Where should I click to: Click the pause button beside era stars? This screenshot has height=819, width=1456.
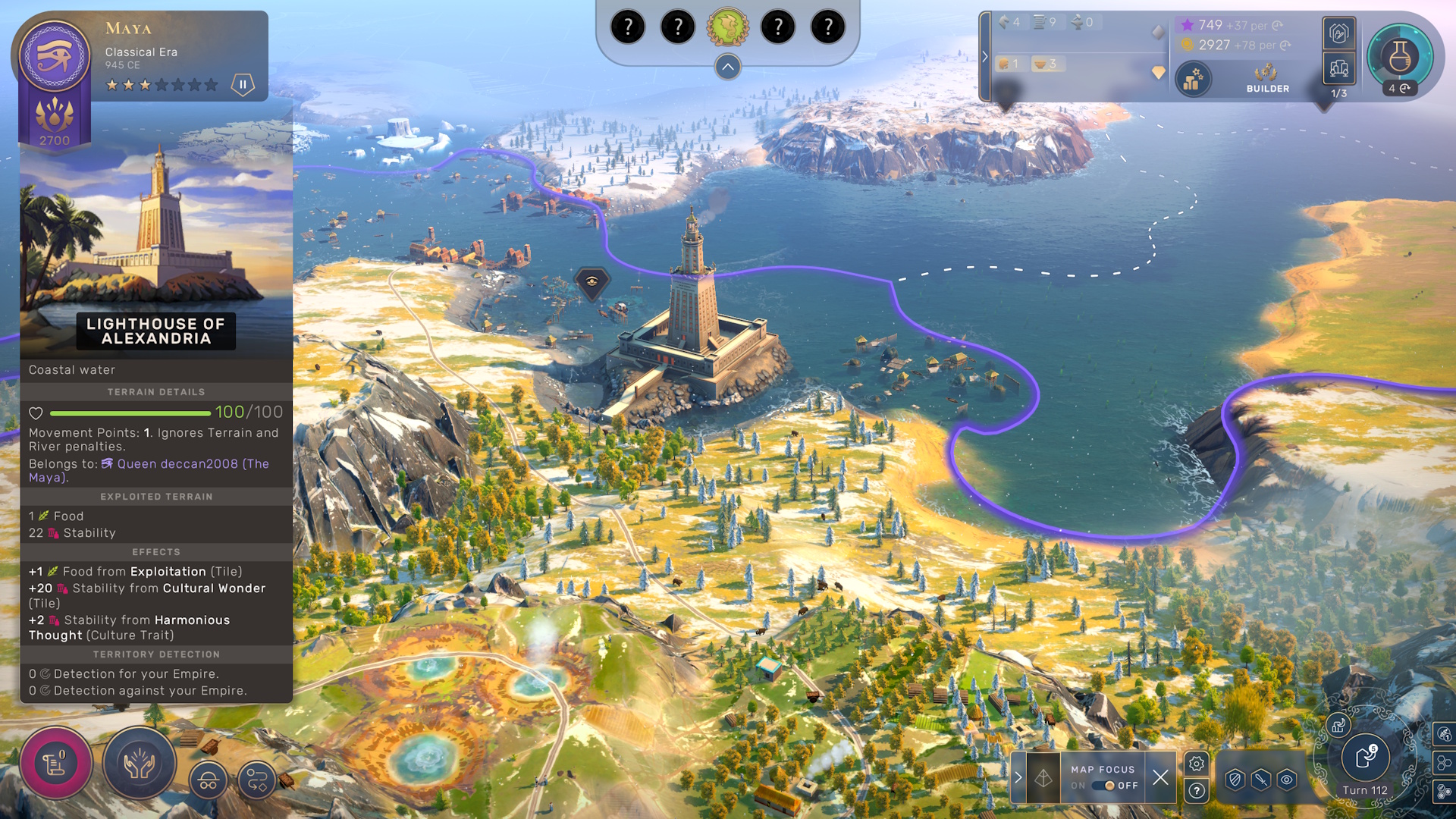(x=243, y=84)
